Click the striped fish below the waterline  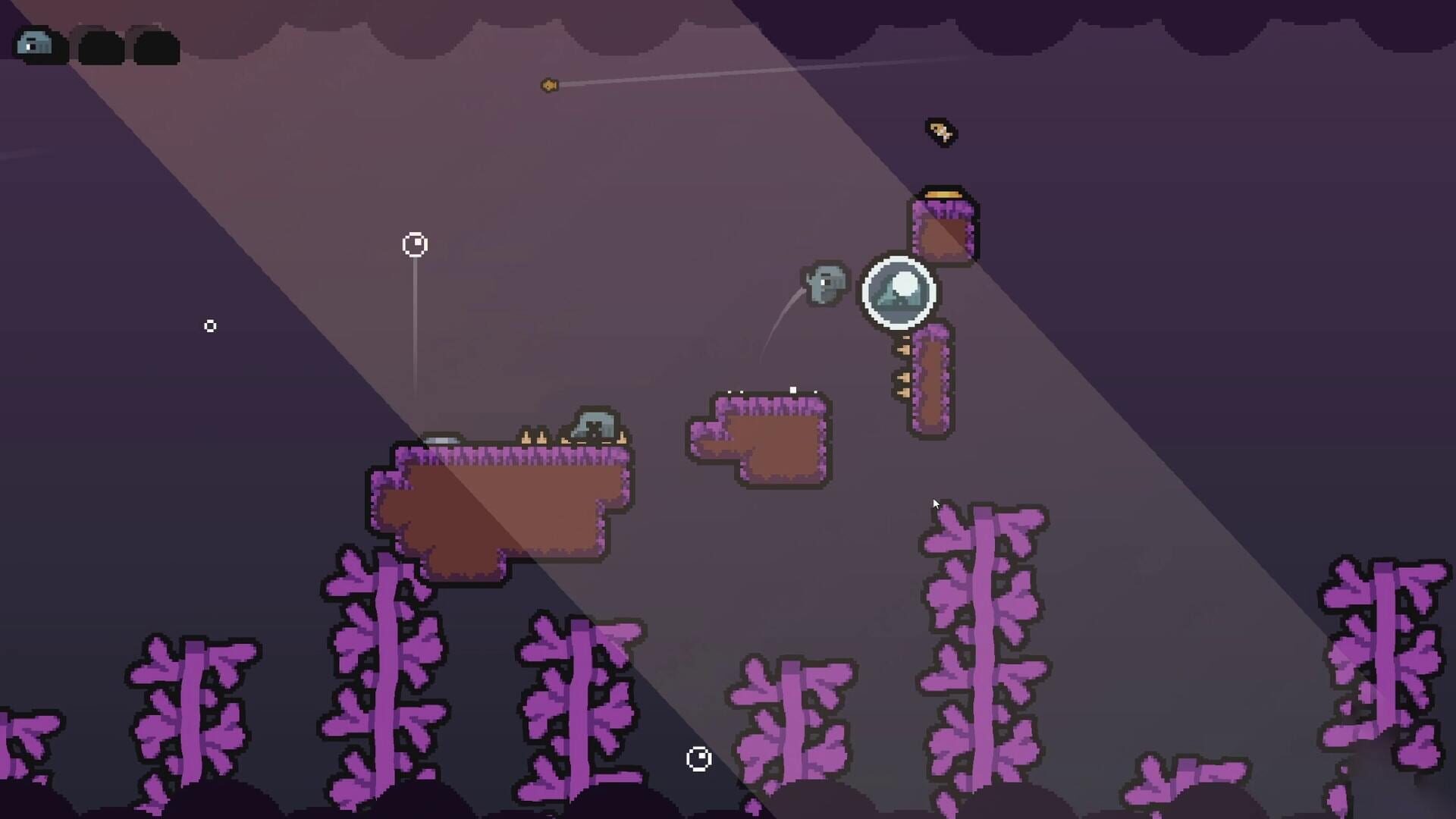[x=940, y=132]
